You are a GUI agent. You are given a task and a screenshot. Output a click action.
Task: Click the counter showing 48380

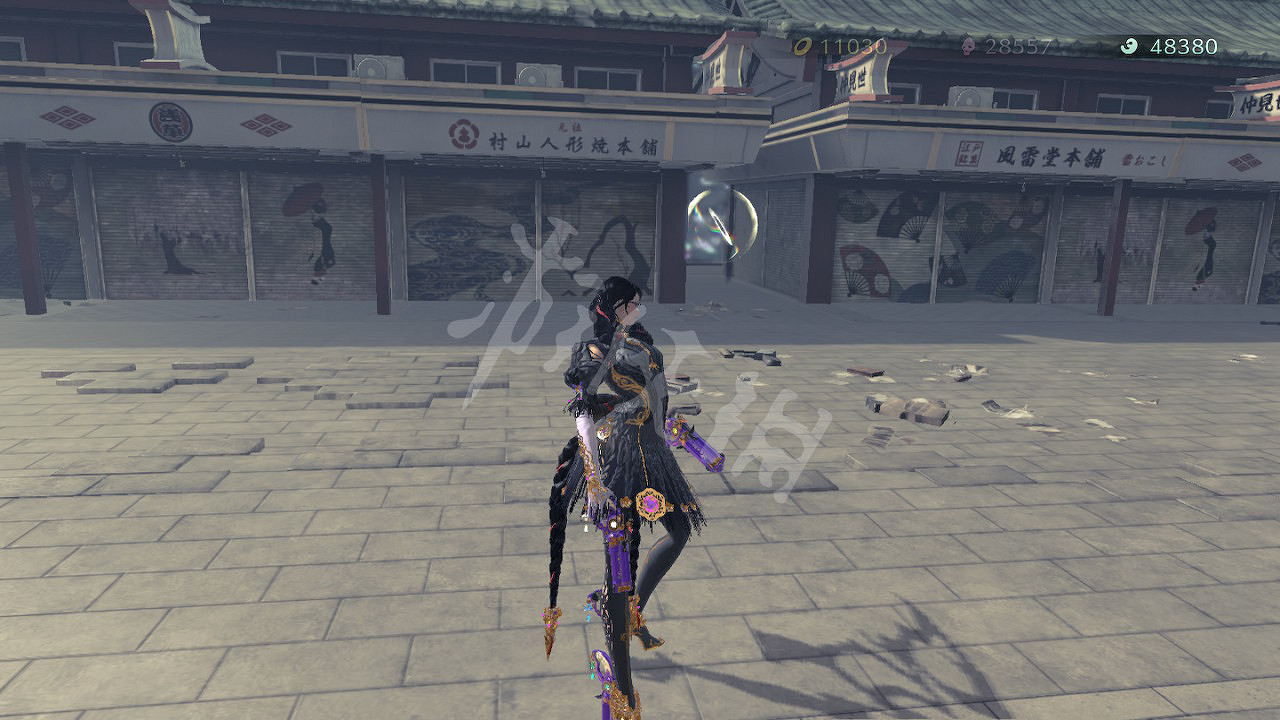[1185, 45]
